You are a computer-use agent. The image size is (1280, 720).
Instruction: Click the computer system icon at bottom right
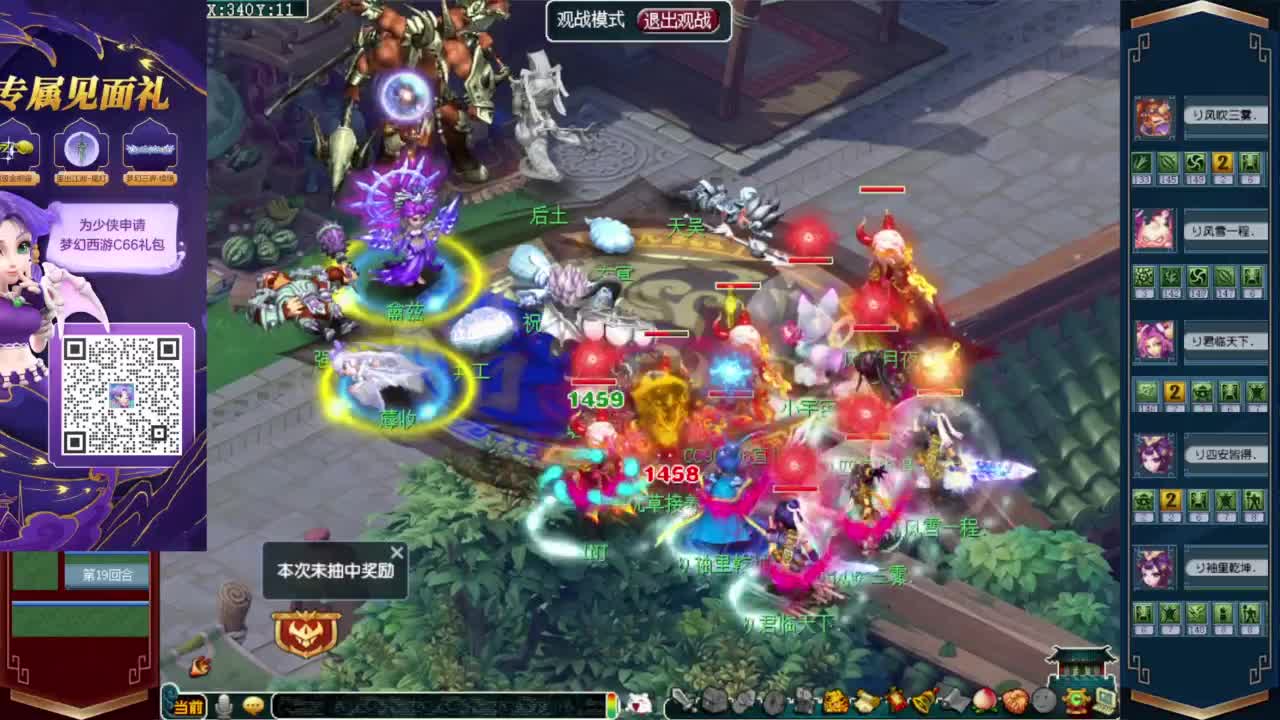point(1102,703)
